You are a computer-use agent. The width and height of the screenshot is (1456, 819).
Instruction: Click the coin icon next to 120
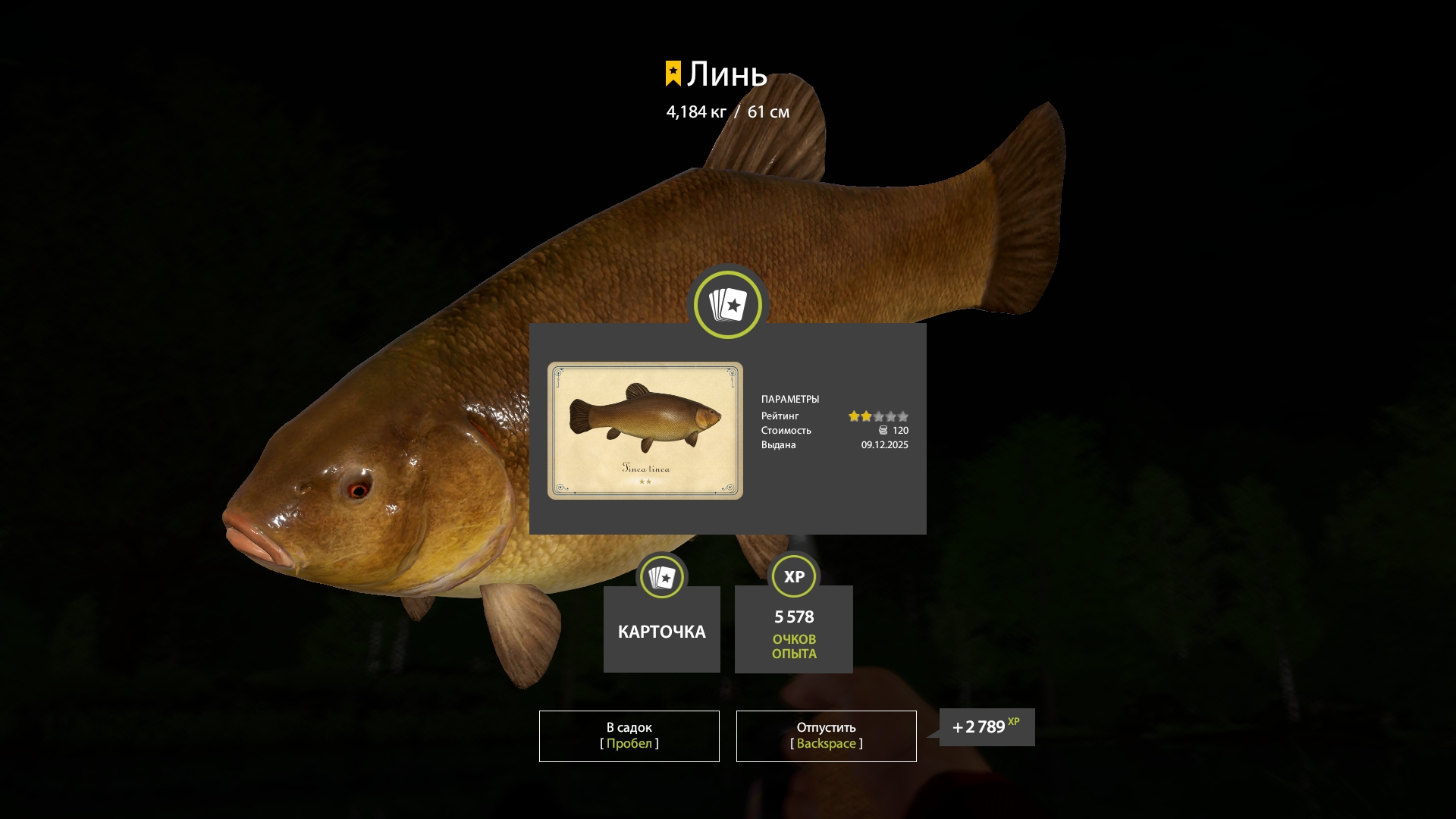(883, 430)
